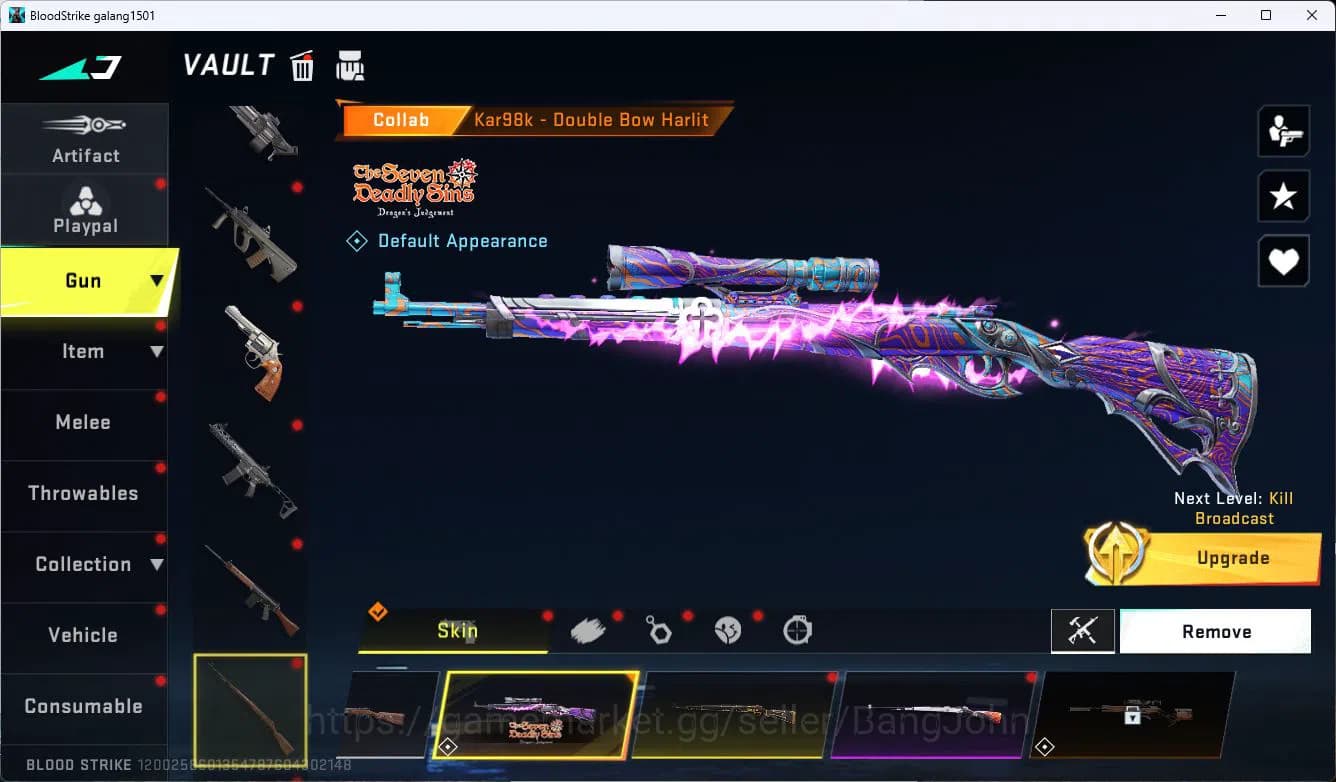Like the weapon using the heart icon
1336x782 pixels.
pos(1283,261)
